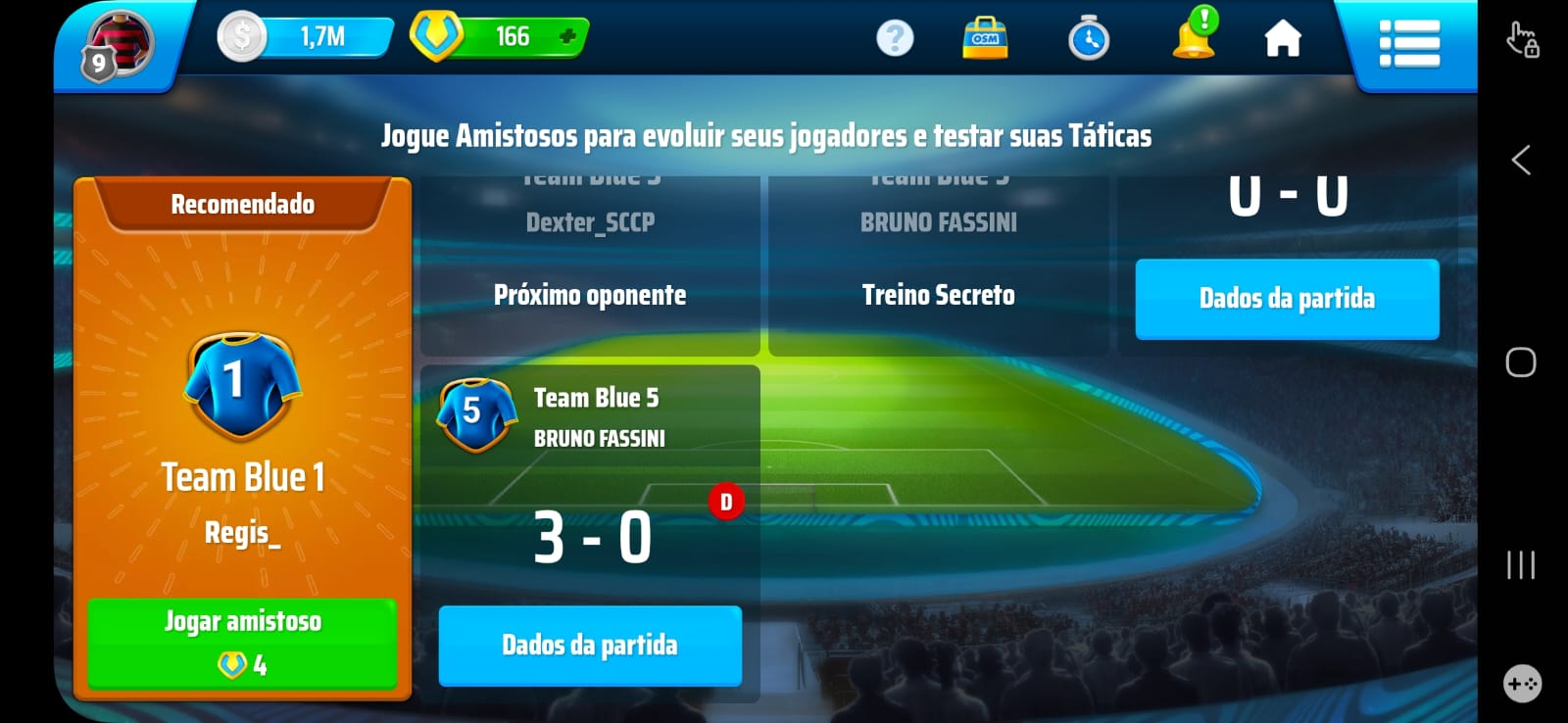Open the OSM briefcase shop
The image size is (1568, 723).
(x=985, y=38)
